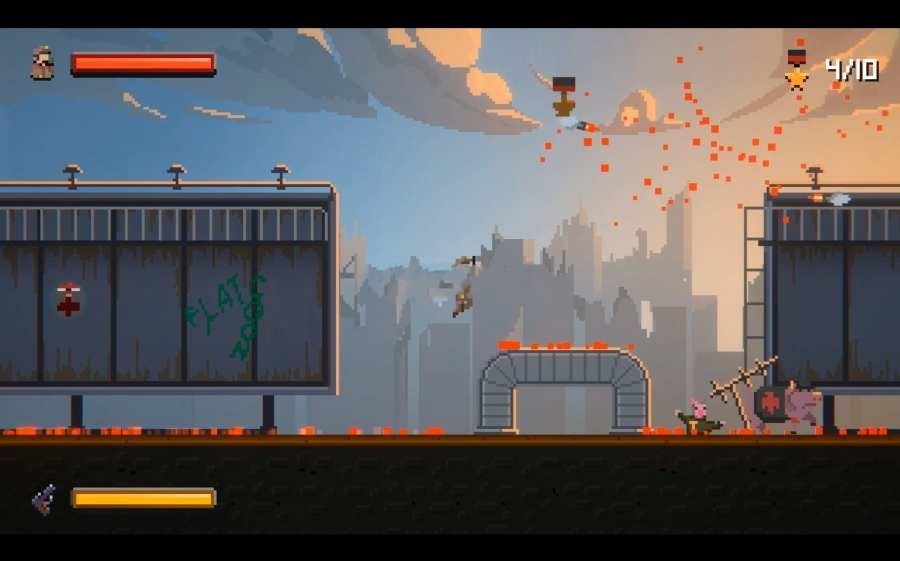The image size is (900, 561).
Task: Select the medal star collectible icon
Action: (796, 70)
